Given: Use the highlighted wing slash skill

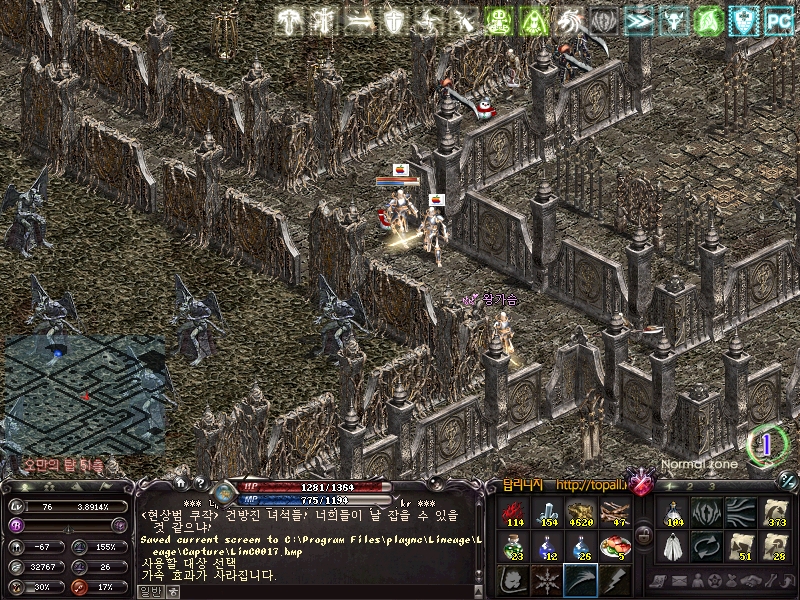Looking at the screenshot, I should [x=580, y=580].
